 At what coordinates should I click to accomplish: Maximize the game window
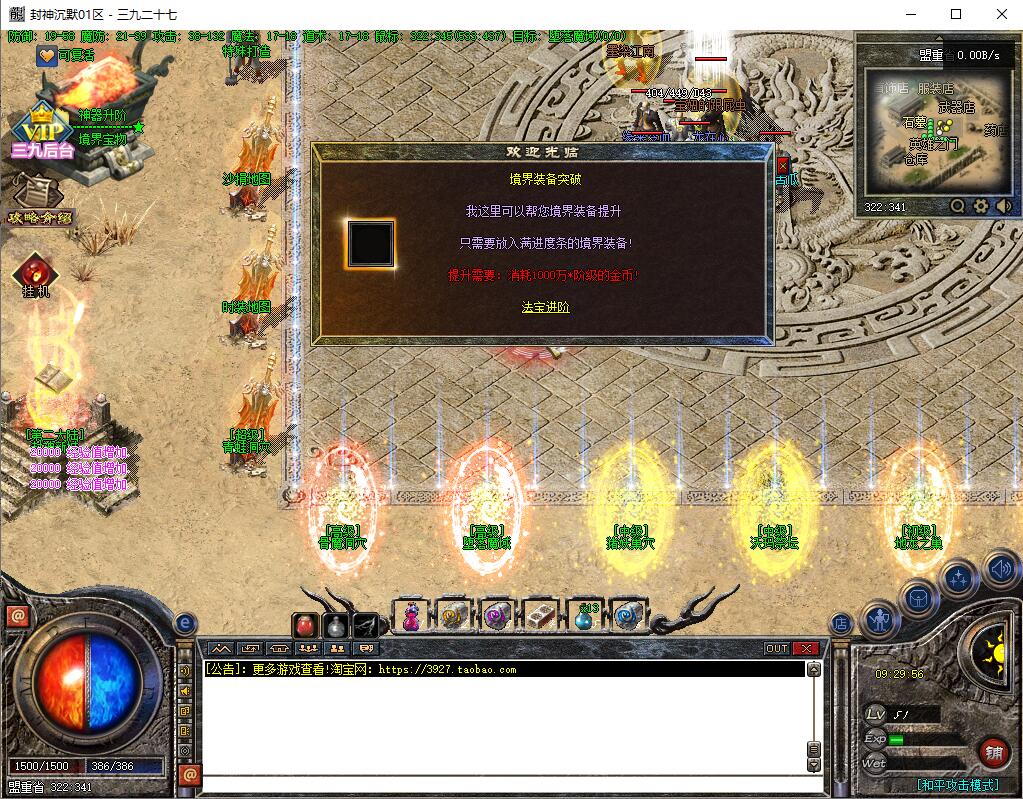pyautogui.click(x=956, y=14)
